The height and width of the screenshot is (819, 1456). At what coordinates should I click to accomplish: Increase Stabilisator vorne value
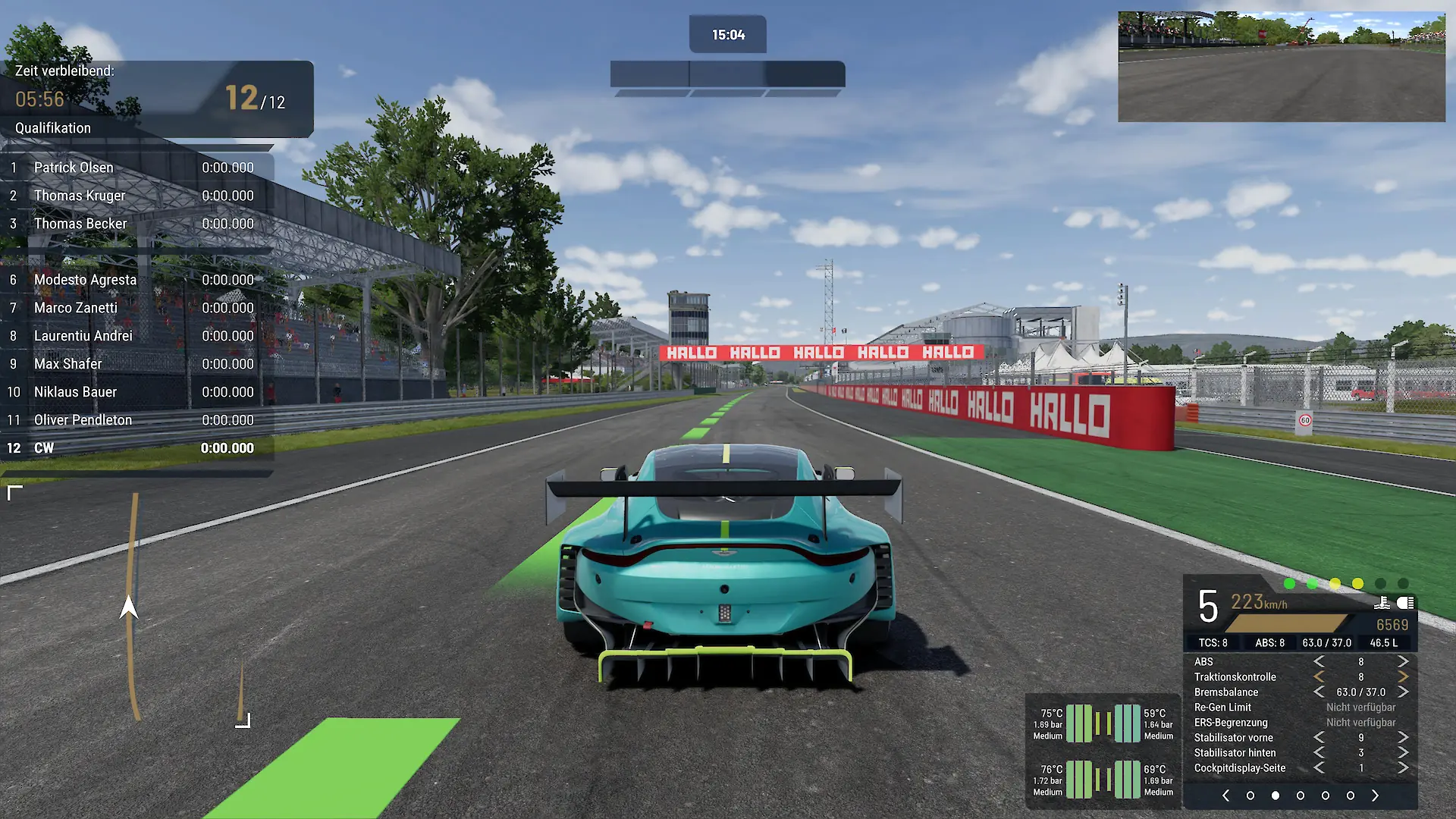point(1403,738)
